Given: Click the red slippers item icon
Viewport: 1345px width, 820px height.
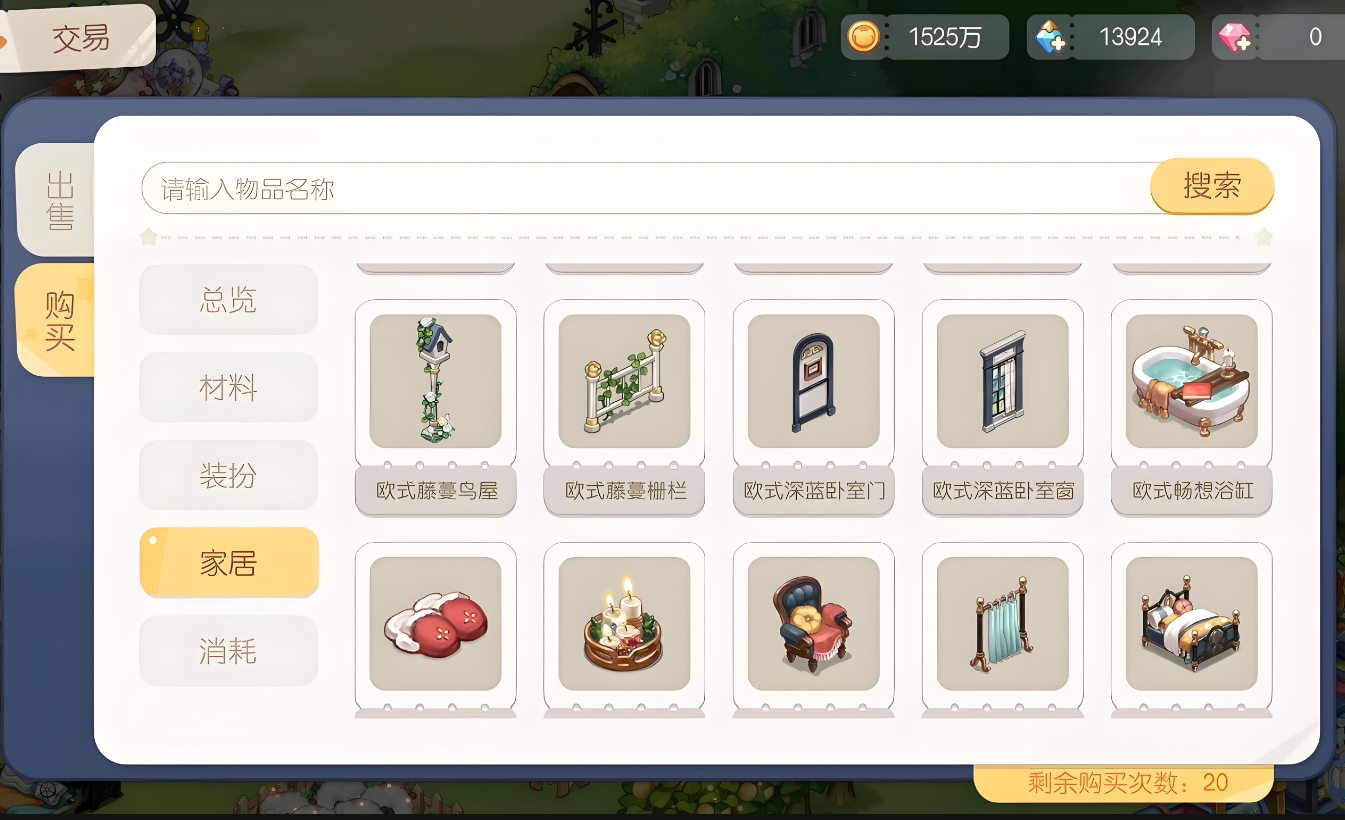Looking at the screenshot, I should point(435,624).
